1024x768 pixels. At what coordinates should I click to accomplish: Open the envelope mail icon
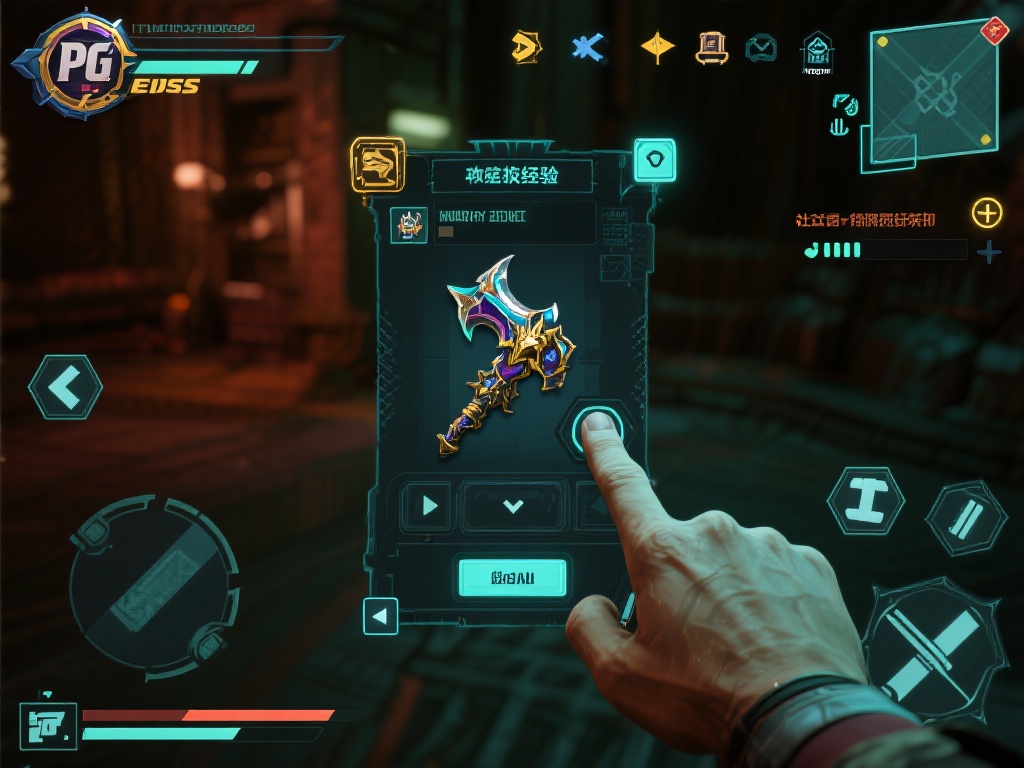761,47
